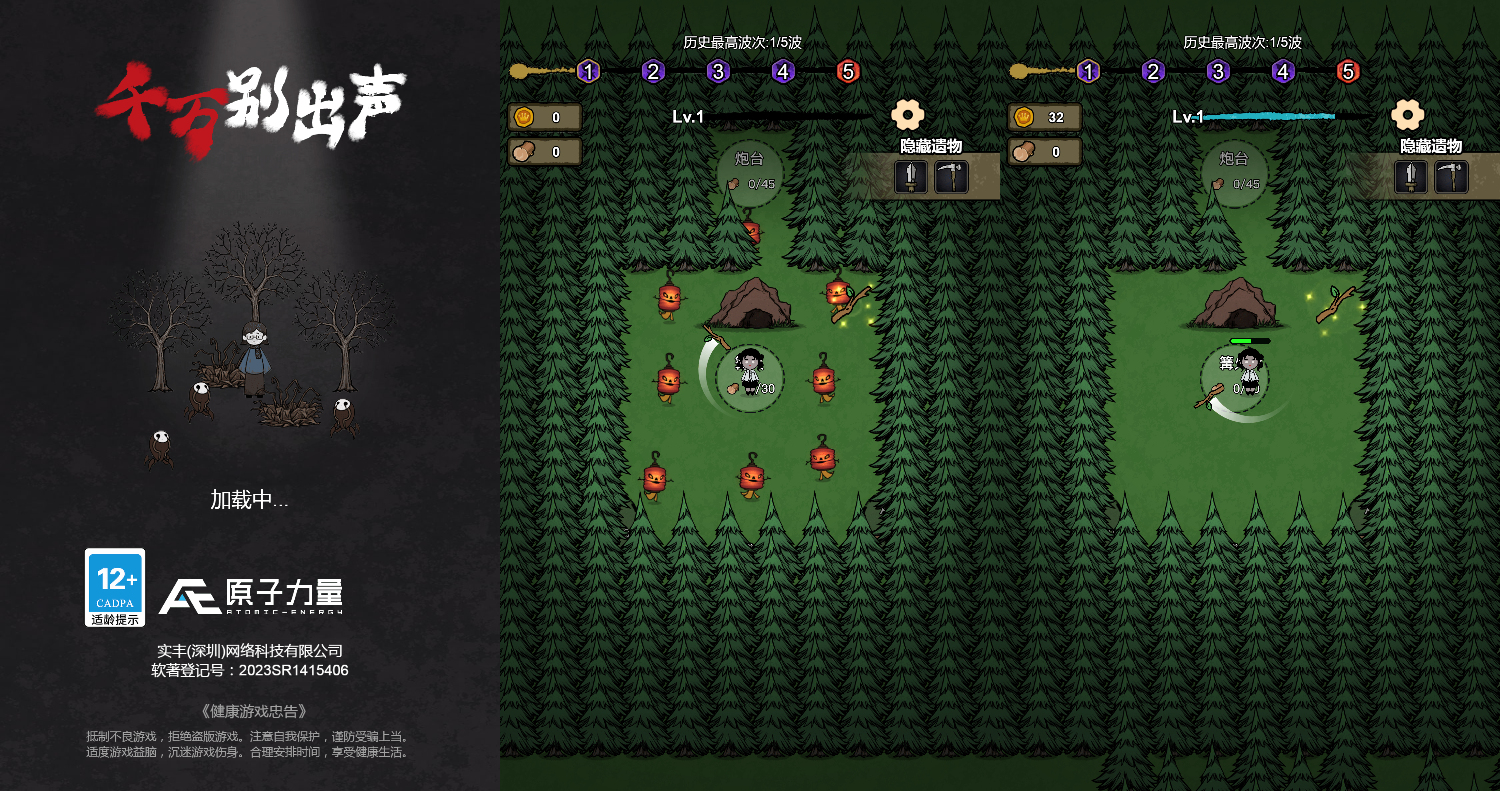Screen dimensions: 1500x791
Task: Select the scythe relic in the zero-crown panel
Action: point(951,177)
